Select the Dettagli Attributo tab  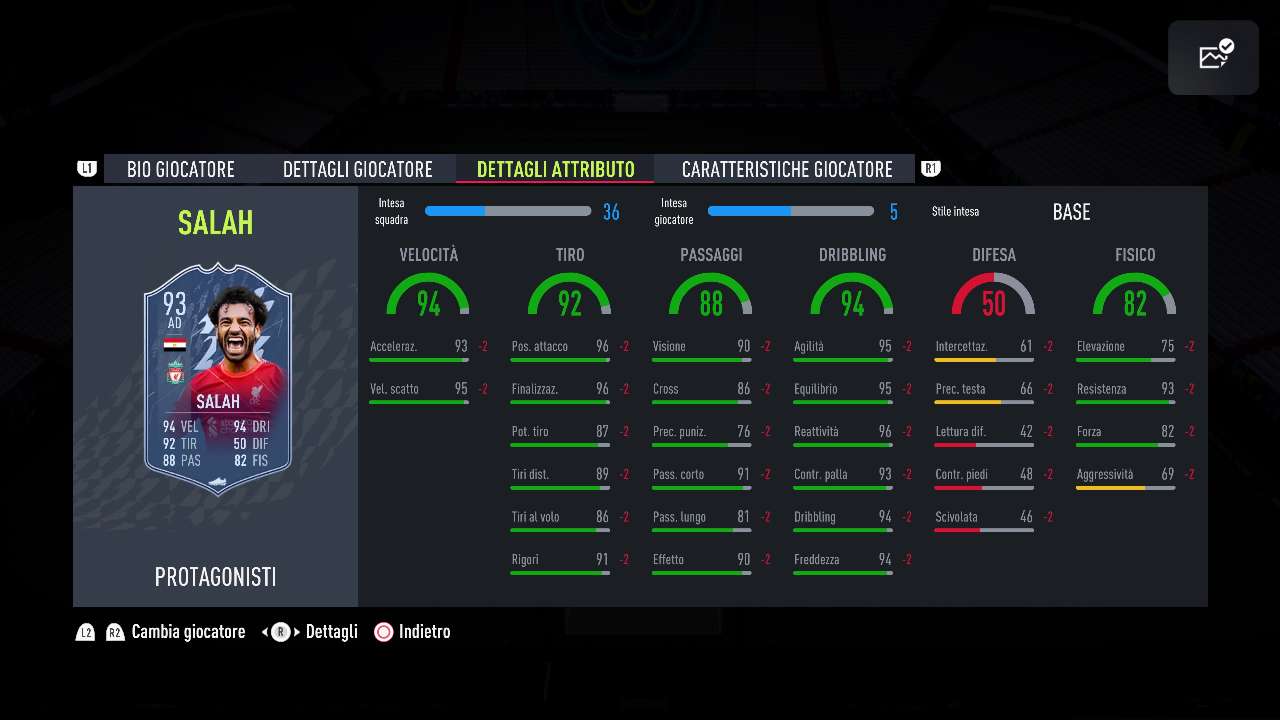[x=555, y=169]
